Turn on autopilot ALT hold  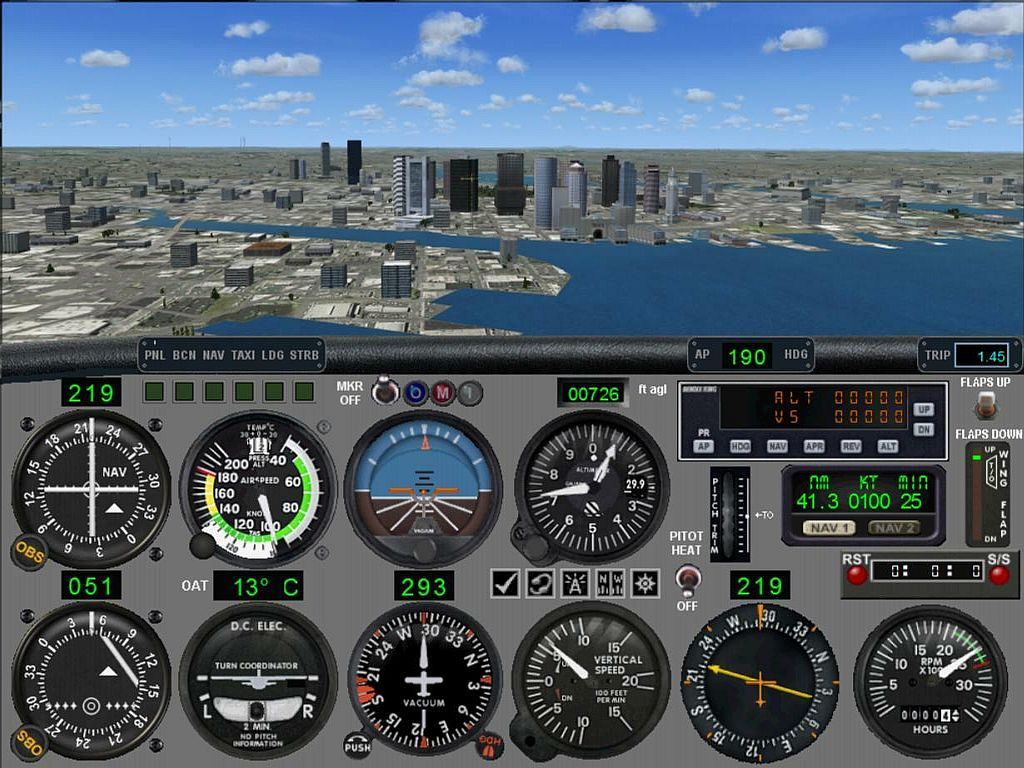click(x=886, y=446)
